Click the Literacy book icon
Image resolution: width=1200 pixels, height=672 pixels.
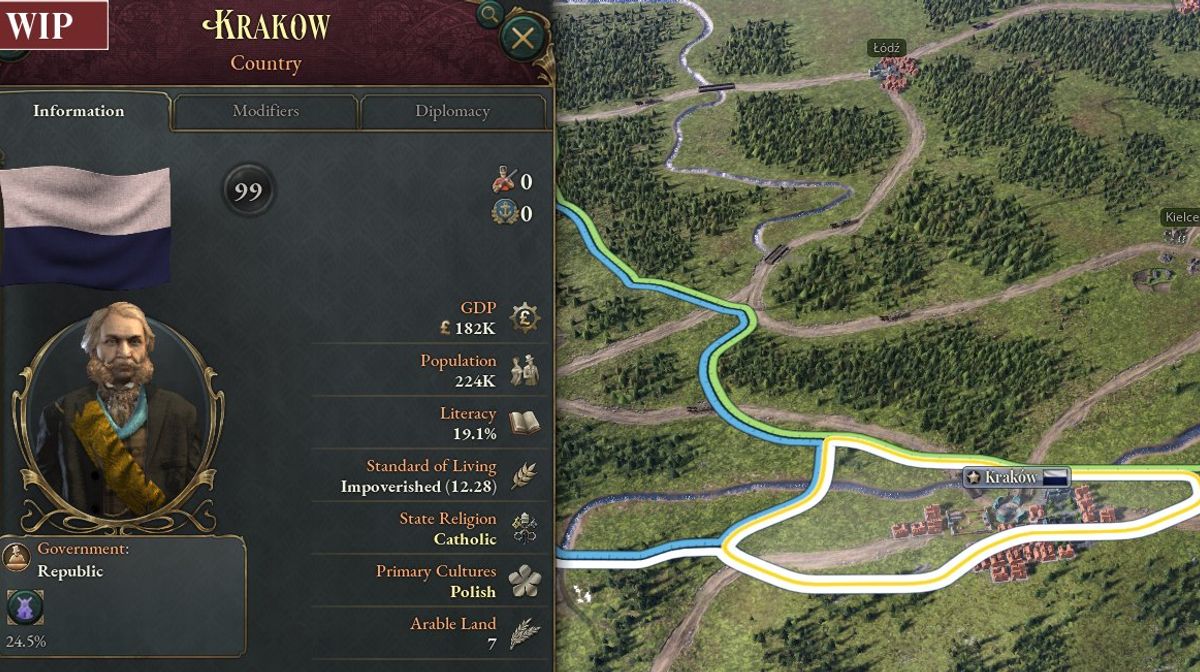tap(524, 423)
